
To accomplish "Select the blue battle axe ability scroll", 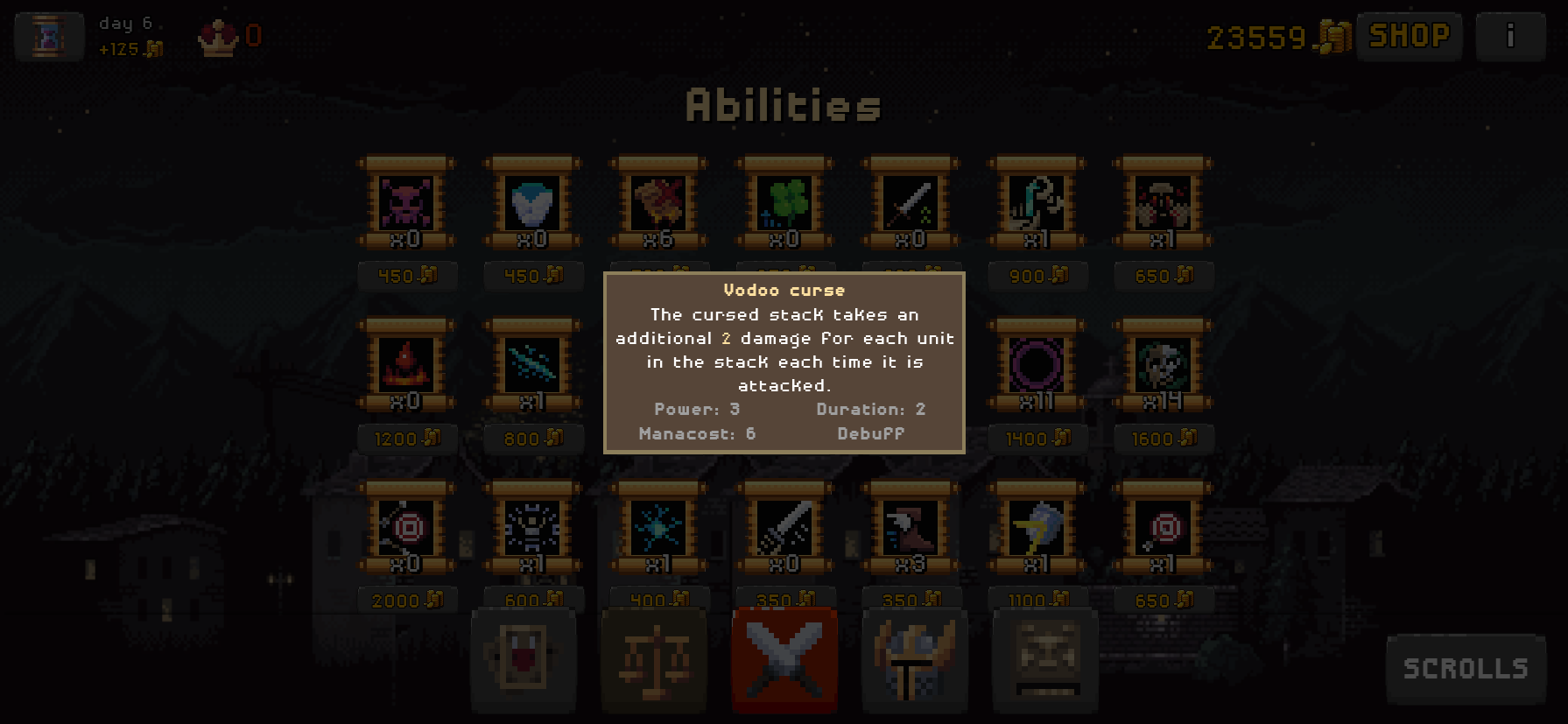I will [x=1037, y=528].
